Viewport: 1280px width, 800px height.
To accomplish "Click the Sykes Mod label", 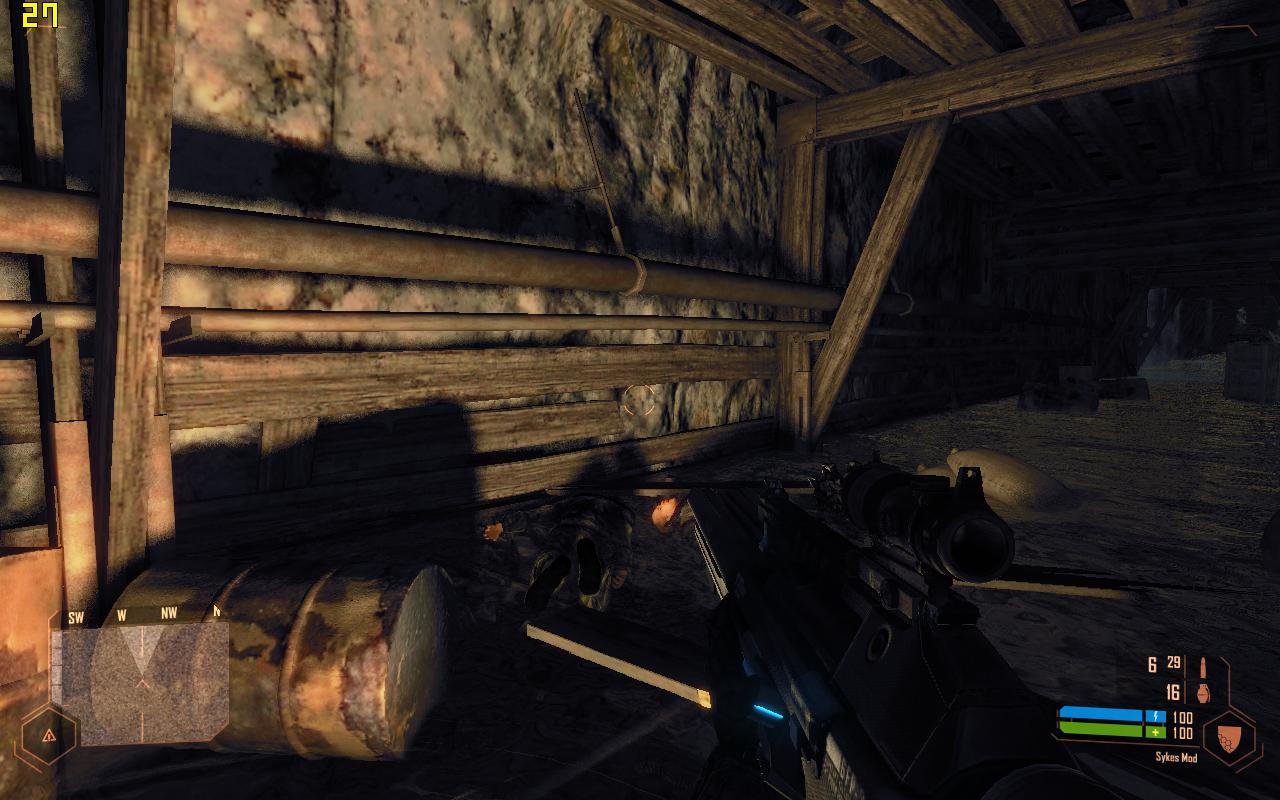I will (1177, 757).
